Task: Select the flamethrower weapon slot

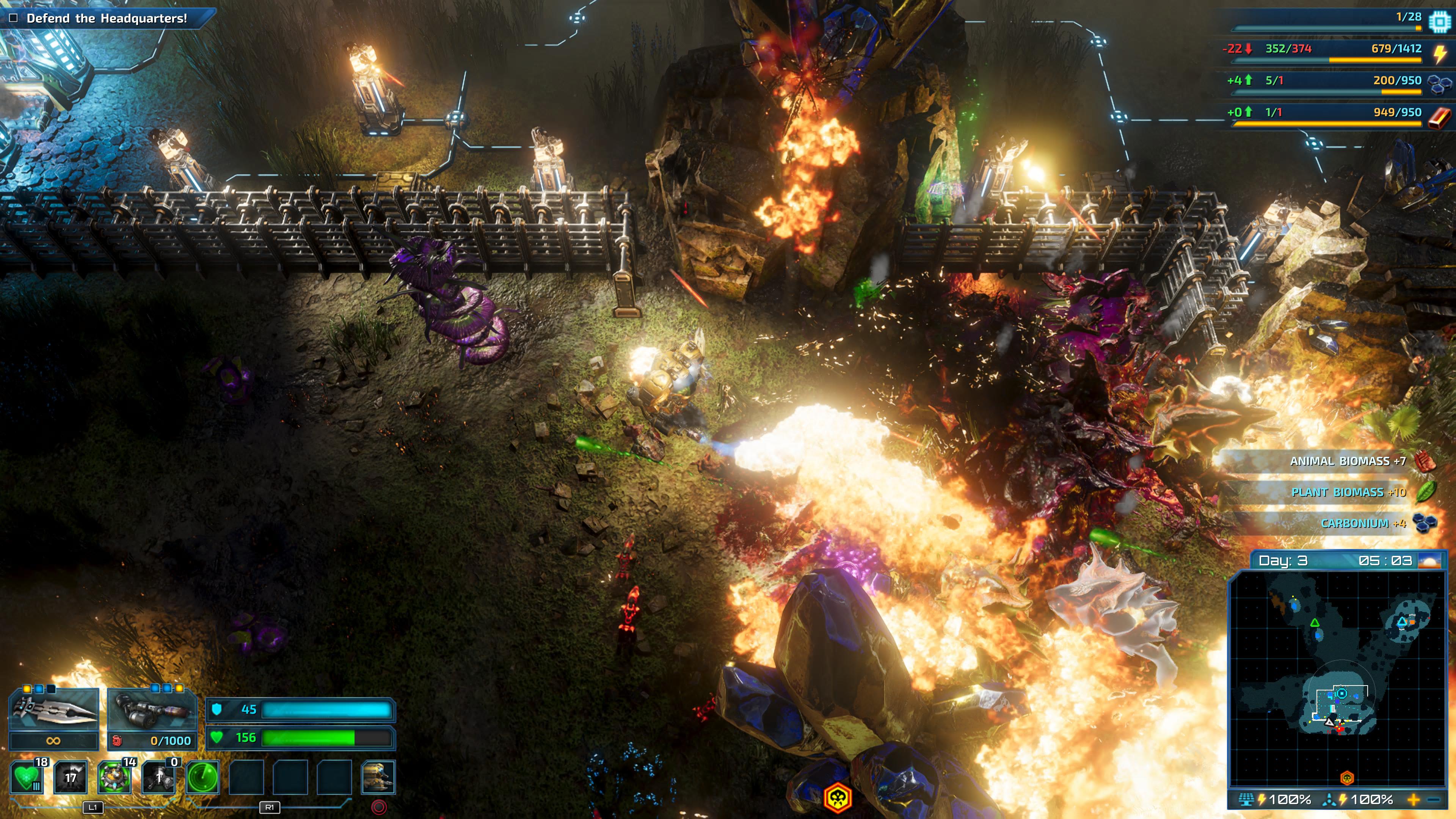Action: pyautogui.click(x=152, y=709)
